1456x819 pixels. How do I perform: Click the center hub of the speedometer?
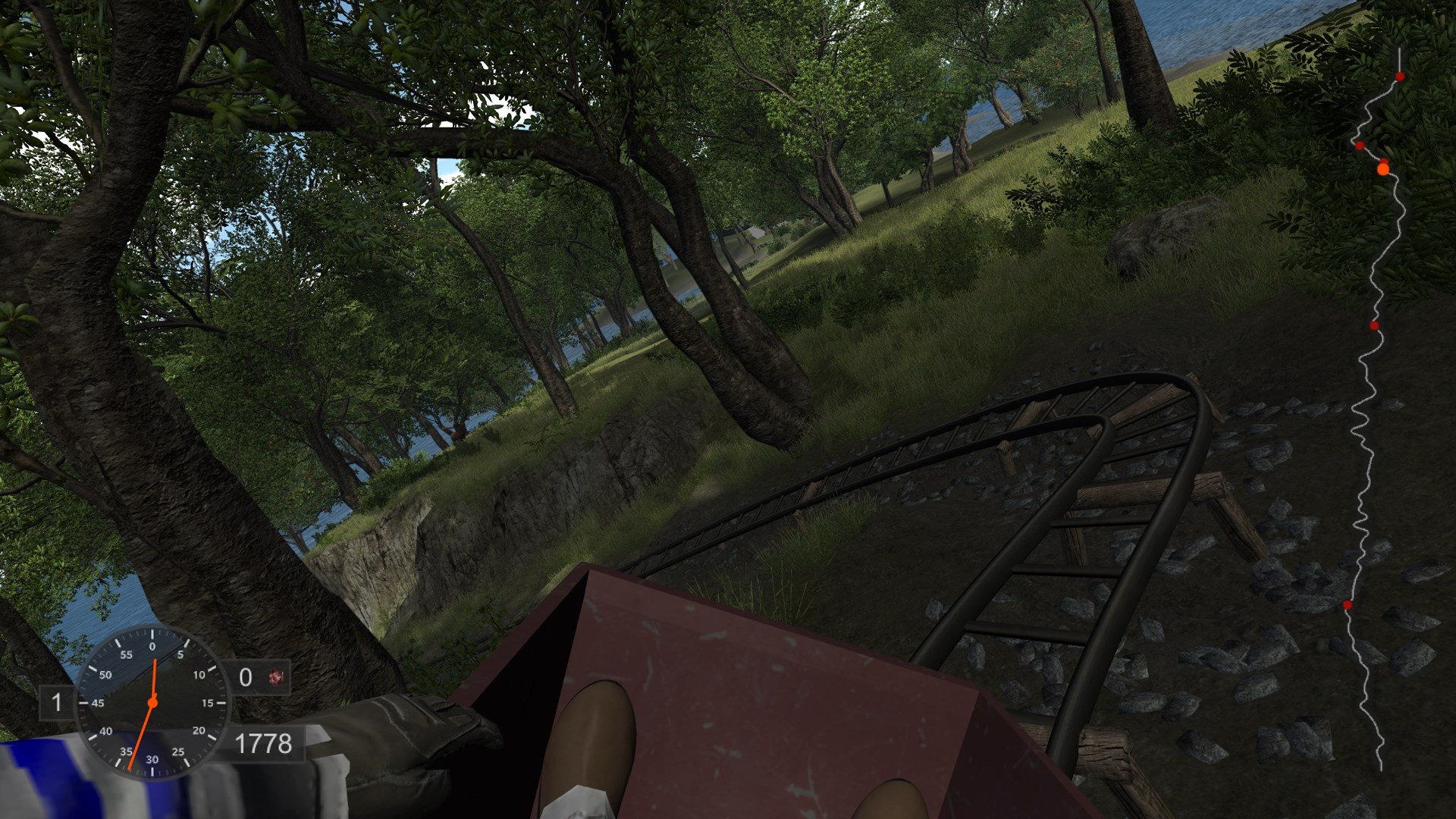click(x=152, y=703)
